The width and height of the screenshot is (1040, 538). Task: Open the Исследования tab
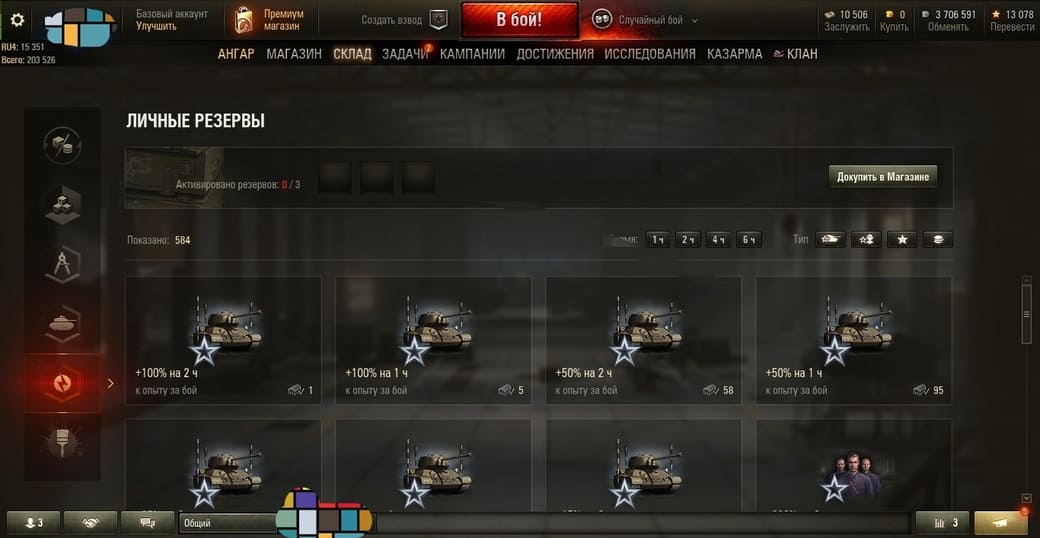pos(650,54)
